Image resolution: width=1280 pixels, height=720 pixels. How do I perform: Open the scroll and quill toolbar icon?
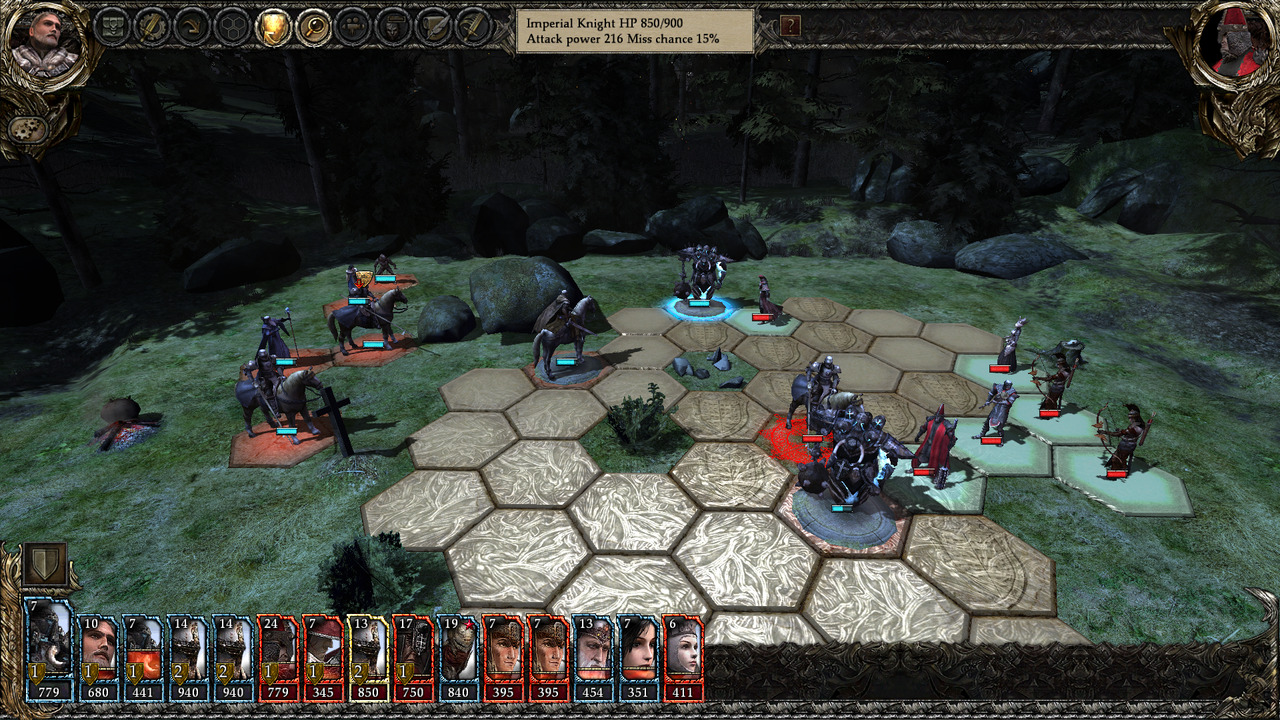point(434,27)
